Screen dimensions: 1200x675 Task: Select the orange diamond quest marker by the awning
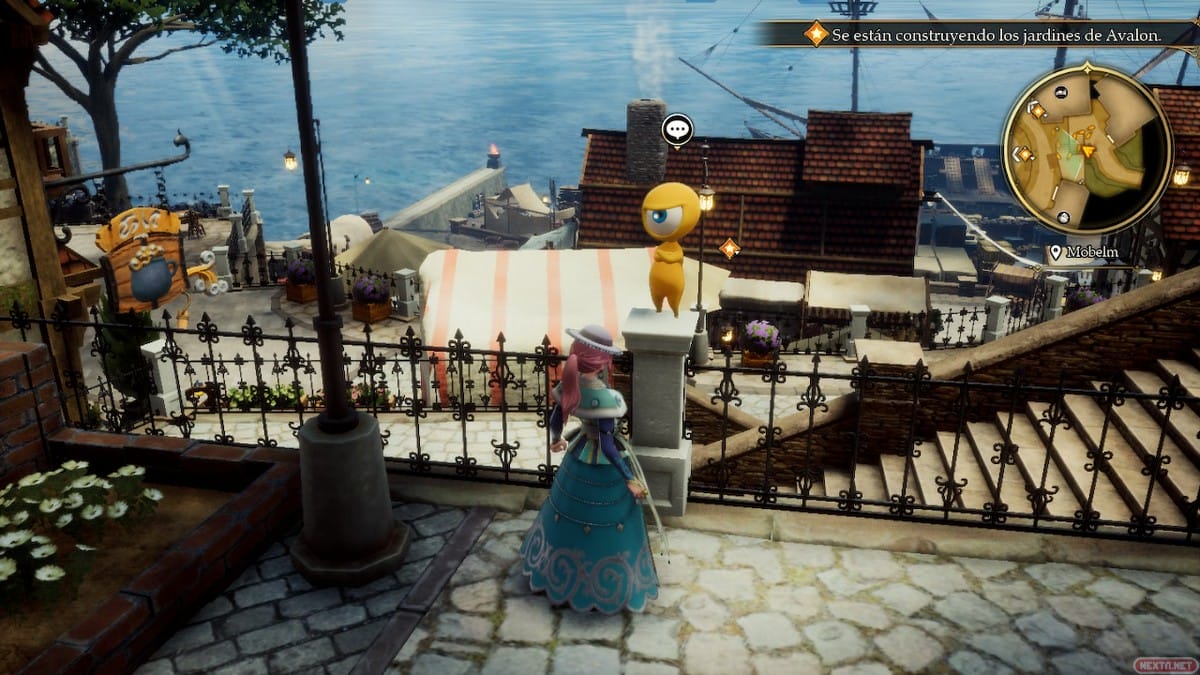pos(729,248)
